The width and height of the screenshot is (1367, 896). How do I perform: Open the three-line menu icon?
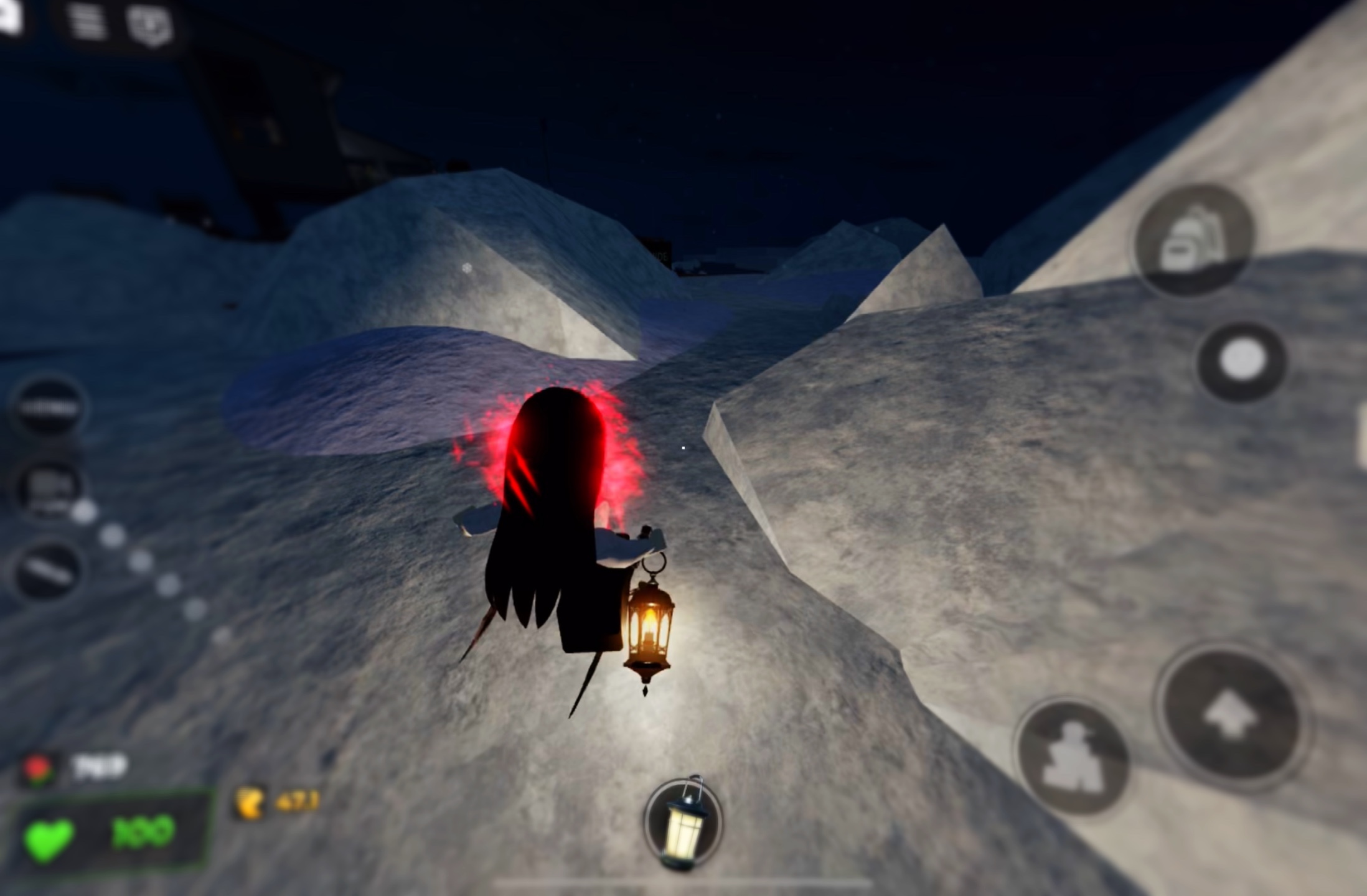pyautogui.click(x=88, y=23)
